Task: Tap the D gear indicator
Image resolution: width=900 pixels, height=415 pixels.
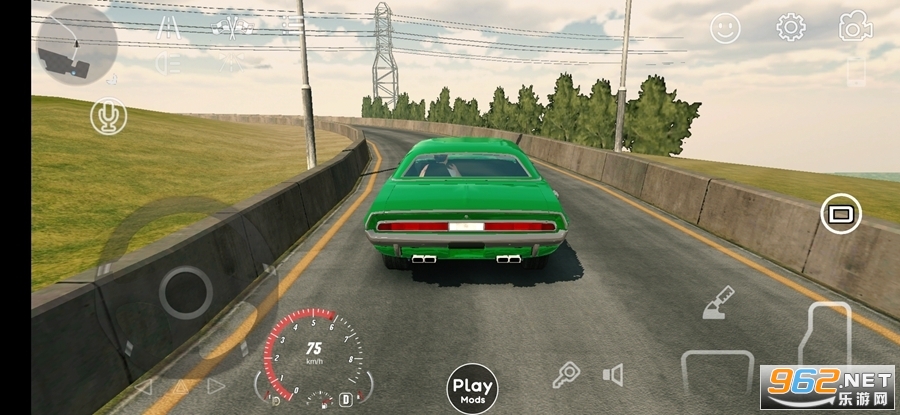Action: pos(346,399)
